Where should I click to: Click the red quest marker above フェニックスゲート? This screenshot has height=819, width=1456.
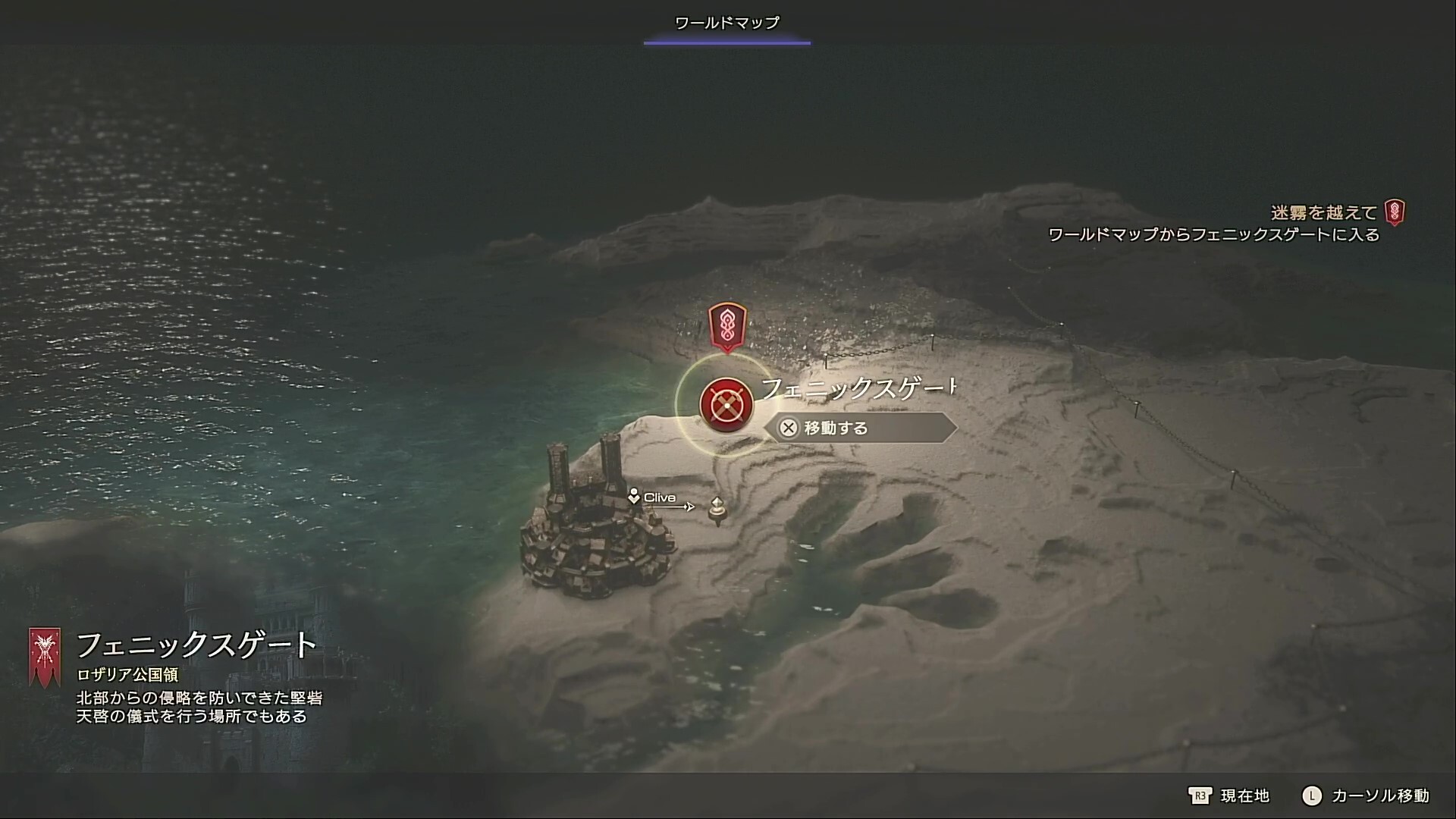726,326
